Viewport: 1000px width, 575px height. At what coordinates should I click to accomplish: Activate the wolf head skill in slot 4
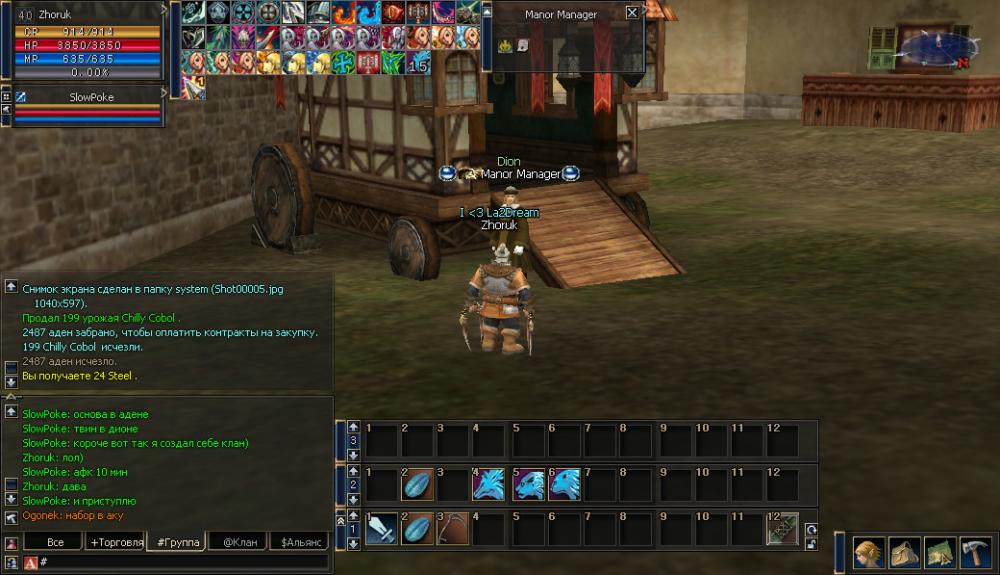(489, 485)
